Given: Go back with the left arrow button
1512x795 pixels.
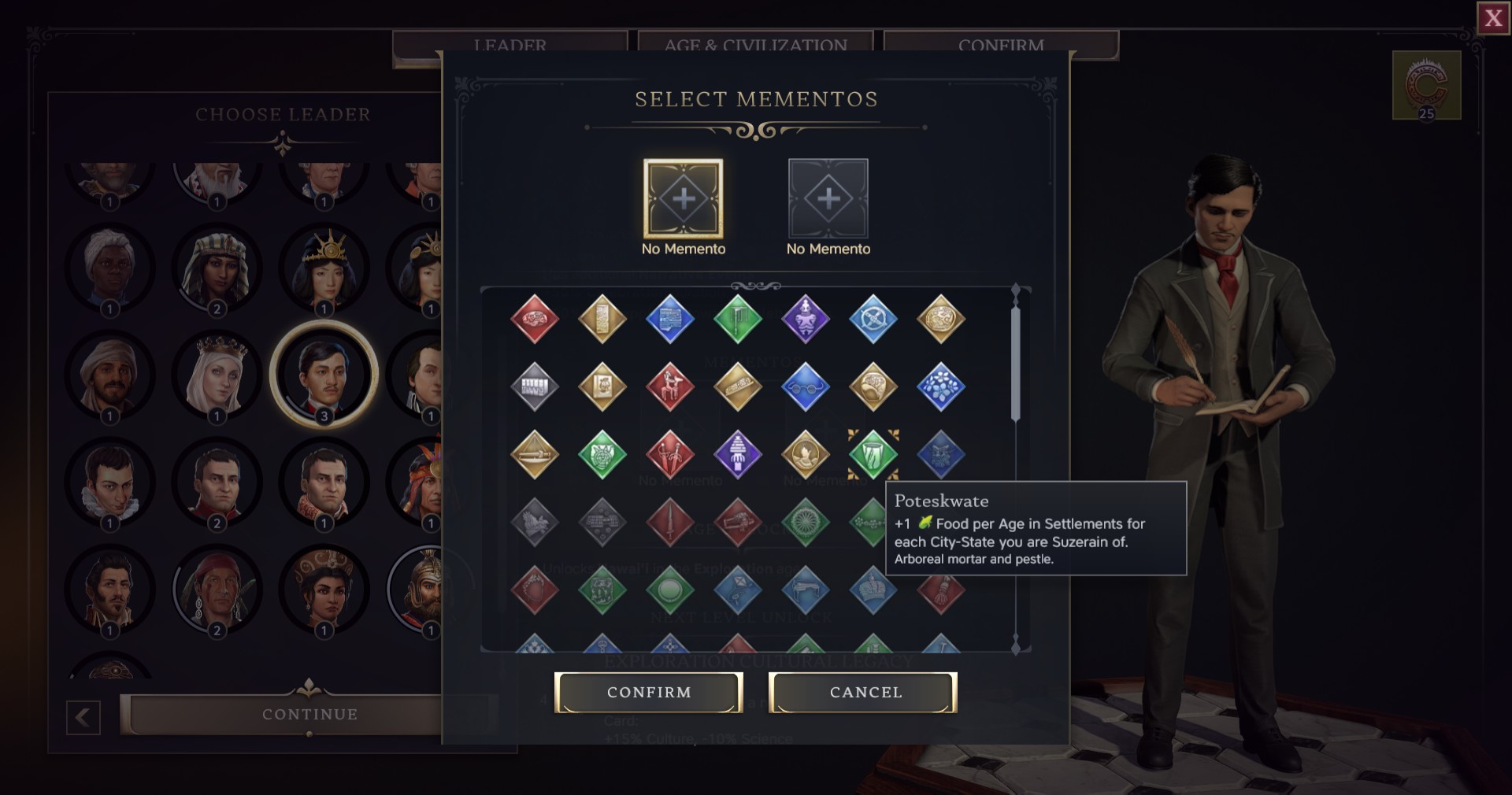Looking at the screenshot, I should click(x=83, y=717).
